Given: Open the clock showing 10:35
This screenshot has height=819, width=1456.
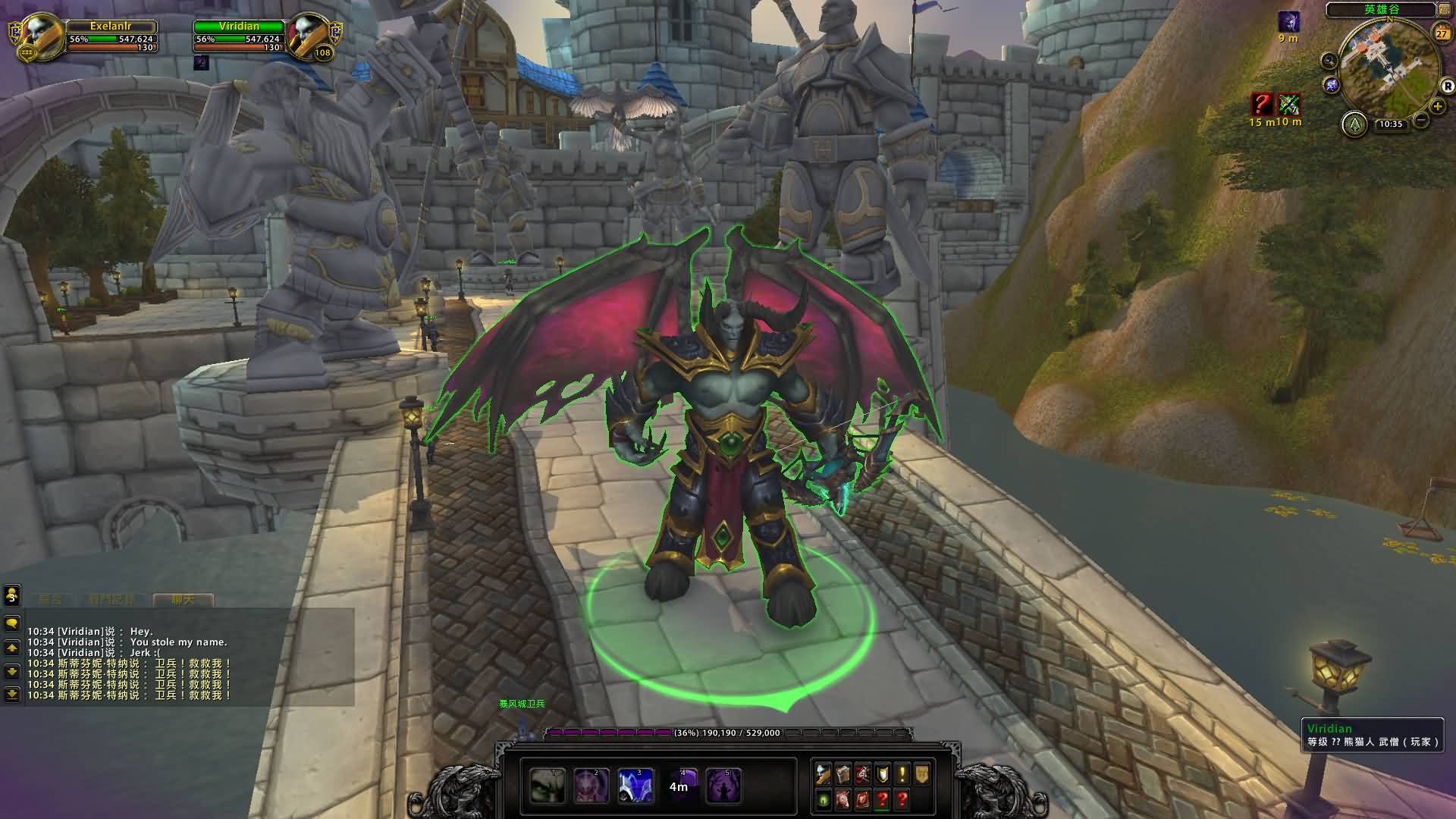Looking at the screenshot, I should coord(1390,124).
